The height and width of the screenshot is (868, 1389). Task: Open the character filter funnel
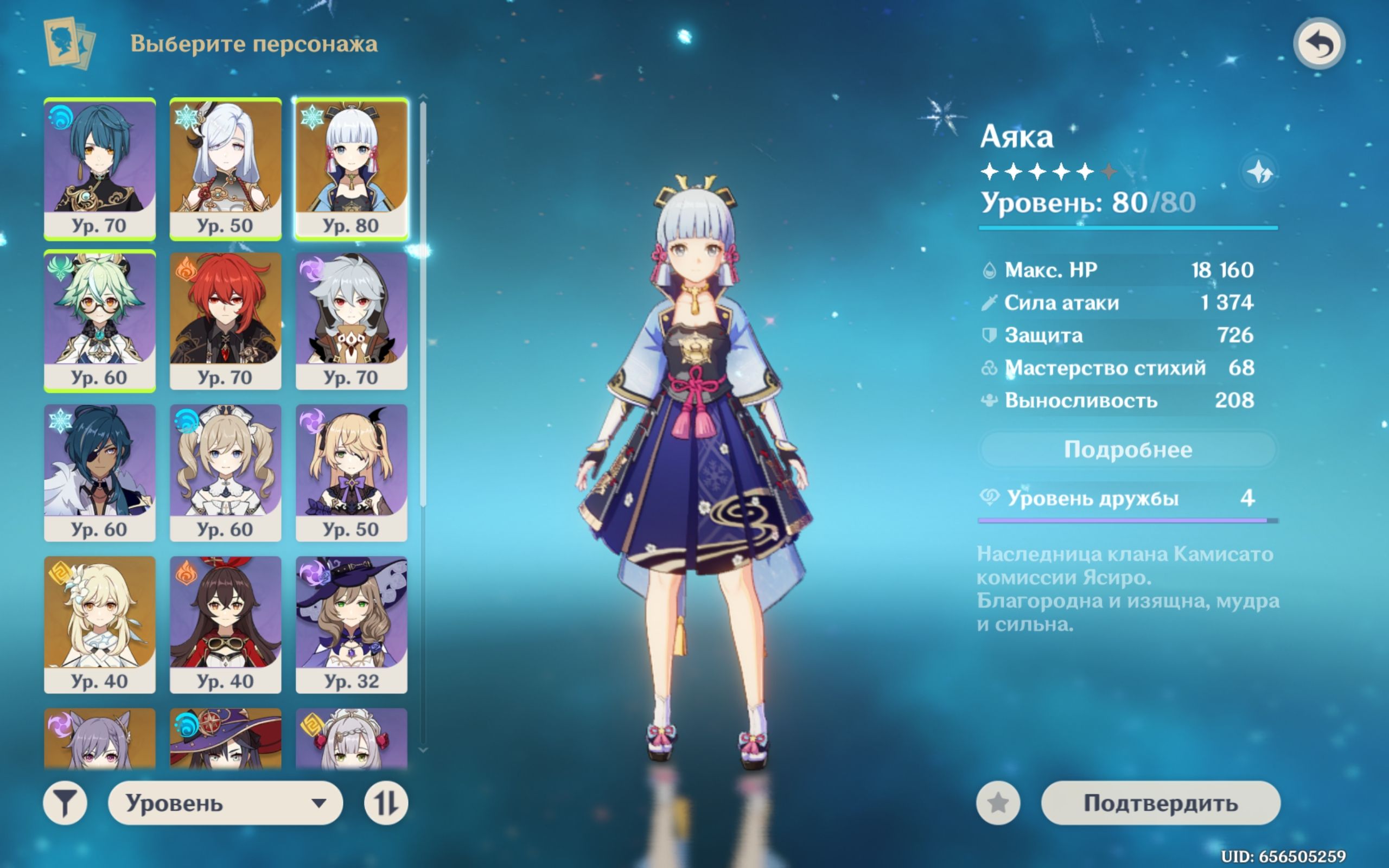(x=65, y=802)
